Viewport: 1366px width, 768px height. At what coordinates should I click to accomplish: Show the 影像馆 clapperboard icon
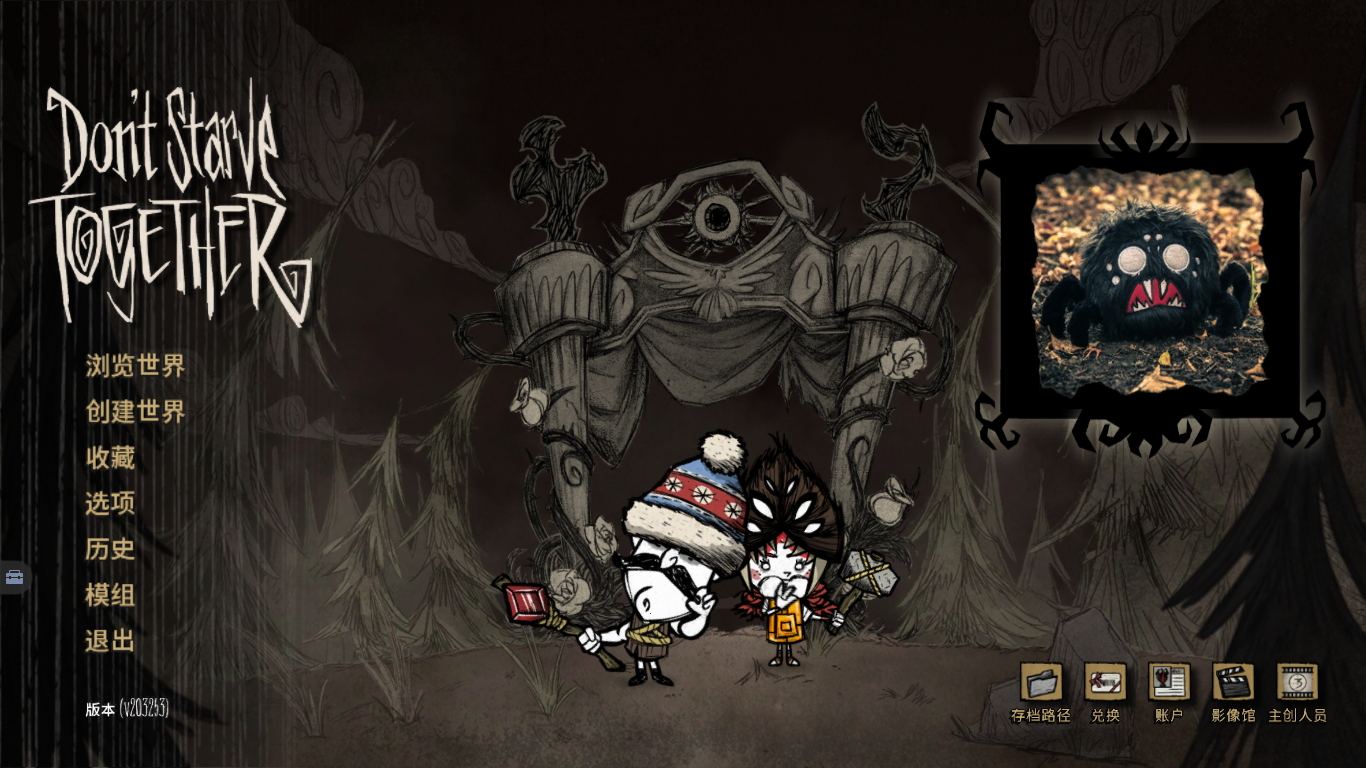coord(1233,683)
